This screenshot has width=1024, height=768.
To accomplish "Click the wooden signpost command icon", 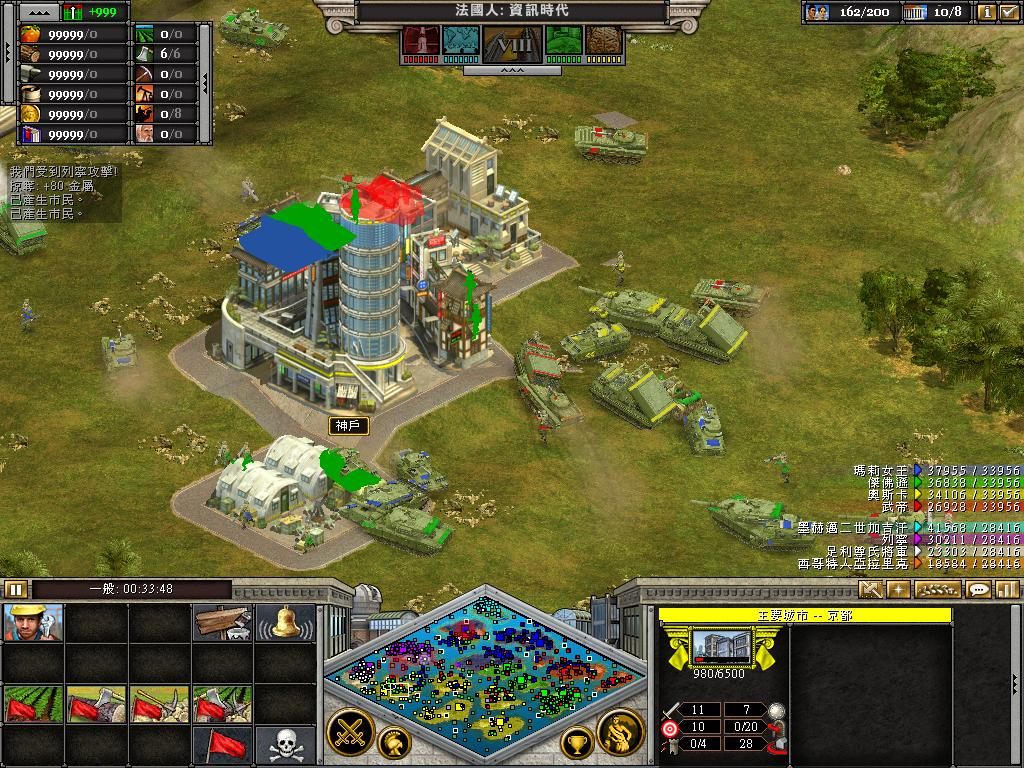I will coord(222,622).
